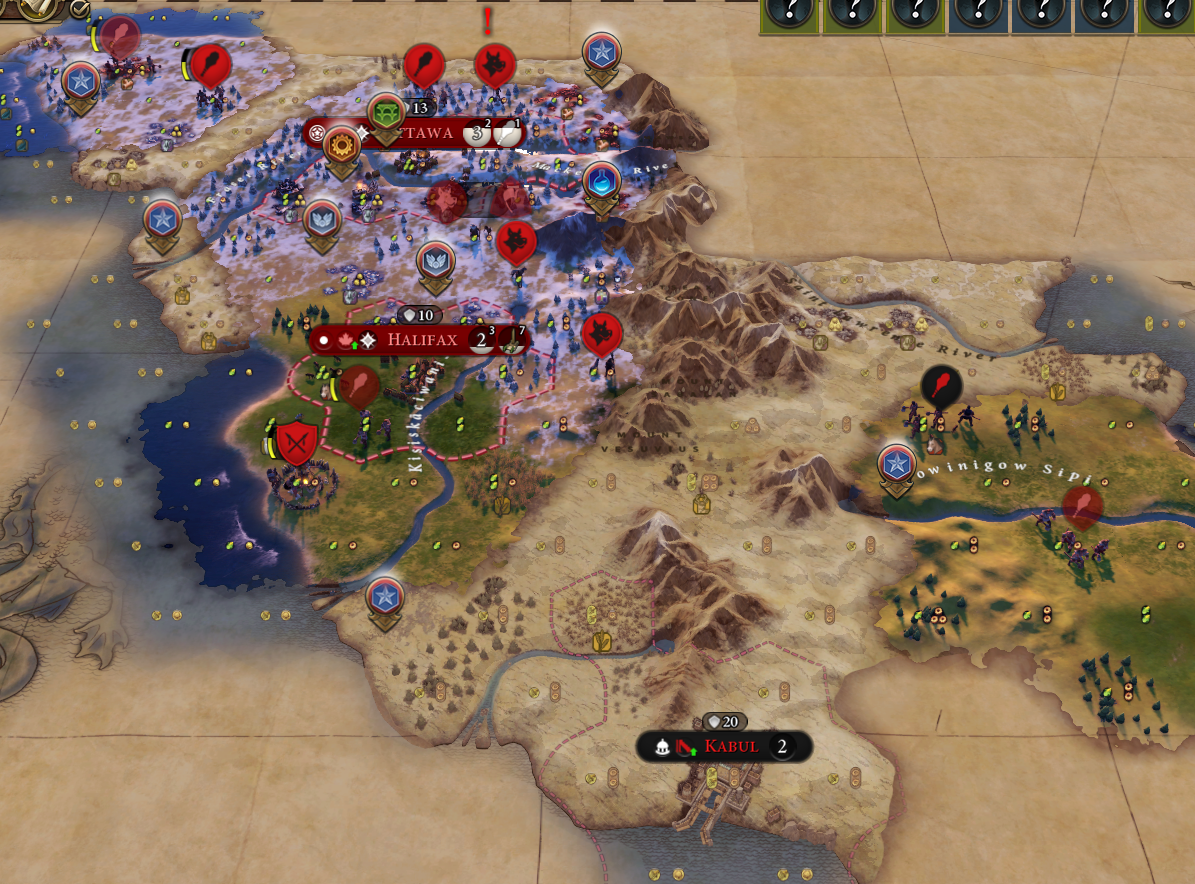
Task: Click the blue flask campus map pin
Action: pyautogui.click(x=601, y=181)
